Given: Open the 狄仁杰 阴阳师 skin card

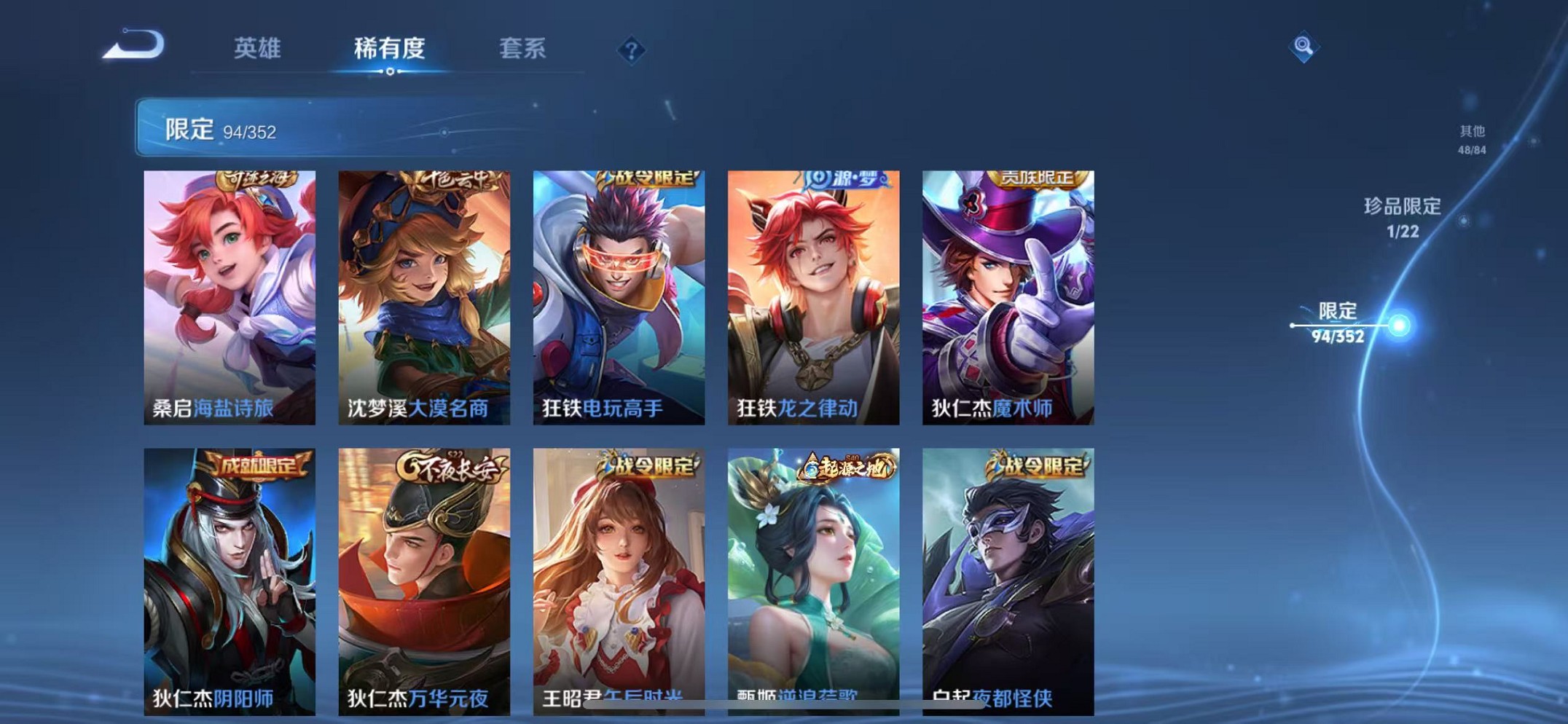Looking at the screenshot, I should [x=230, y=575].
